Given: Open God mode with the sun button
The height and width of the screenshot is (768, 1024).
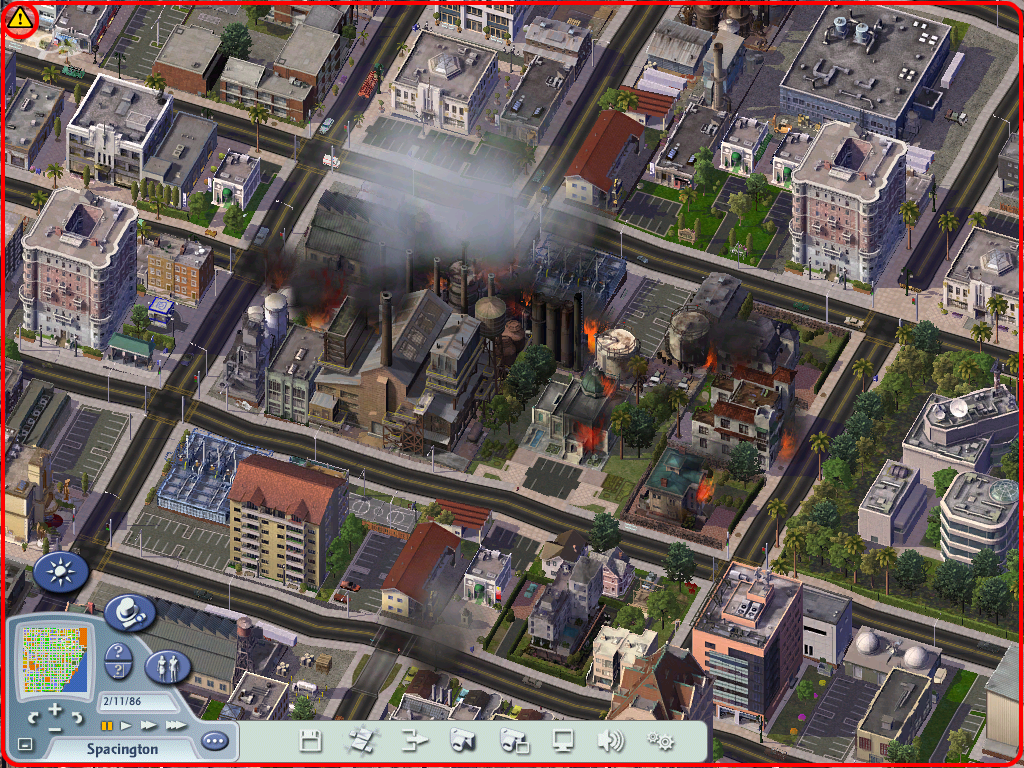Looking at the screenshot, I should coord(62,572).
